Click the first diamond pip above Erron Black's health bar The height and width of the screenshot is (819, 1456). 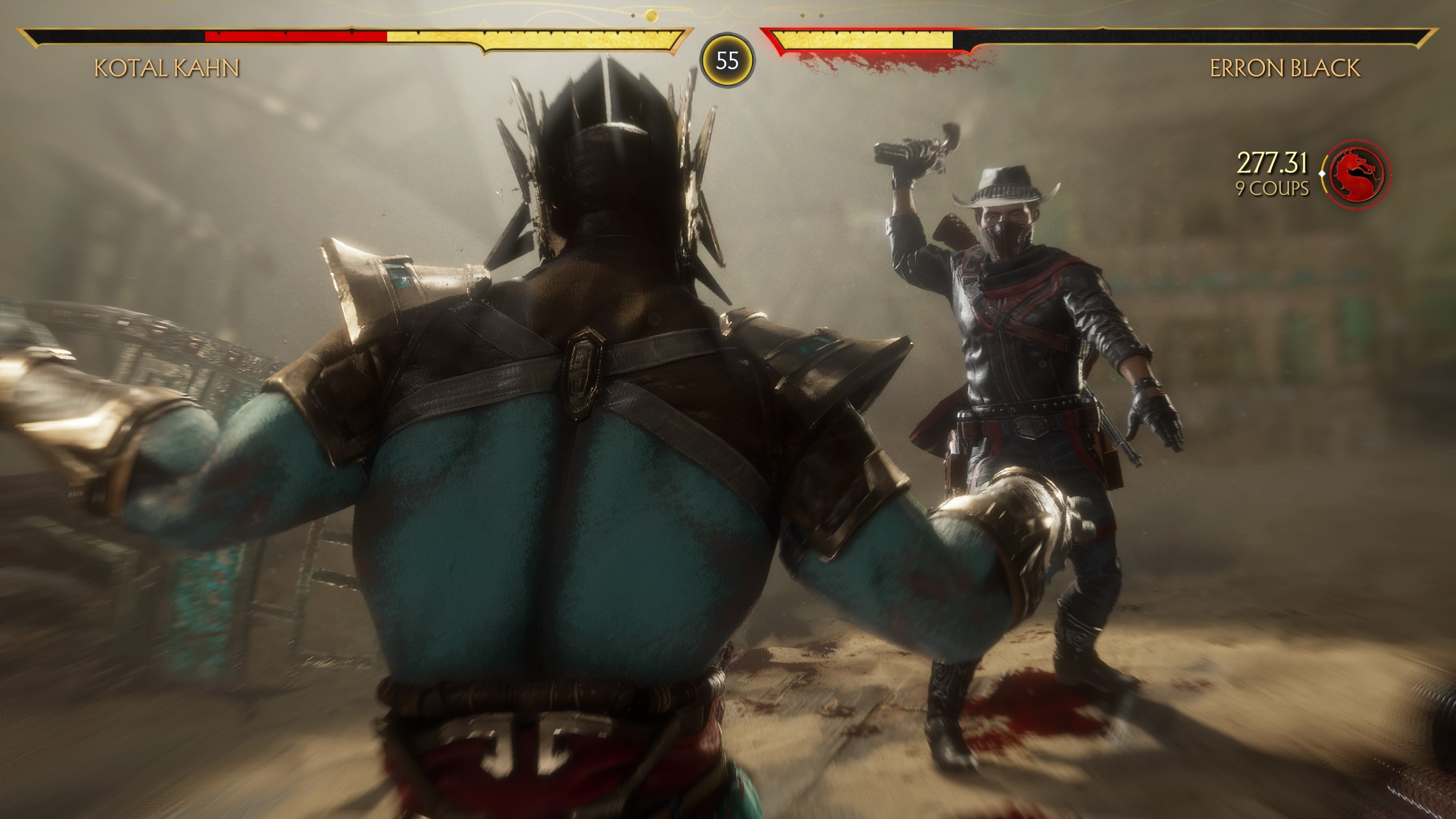[x=803, y=16]
